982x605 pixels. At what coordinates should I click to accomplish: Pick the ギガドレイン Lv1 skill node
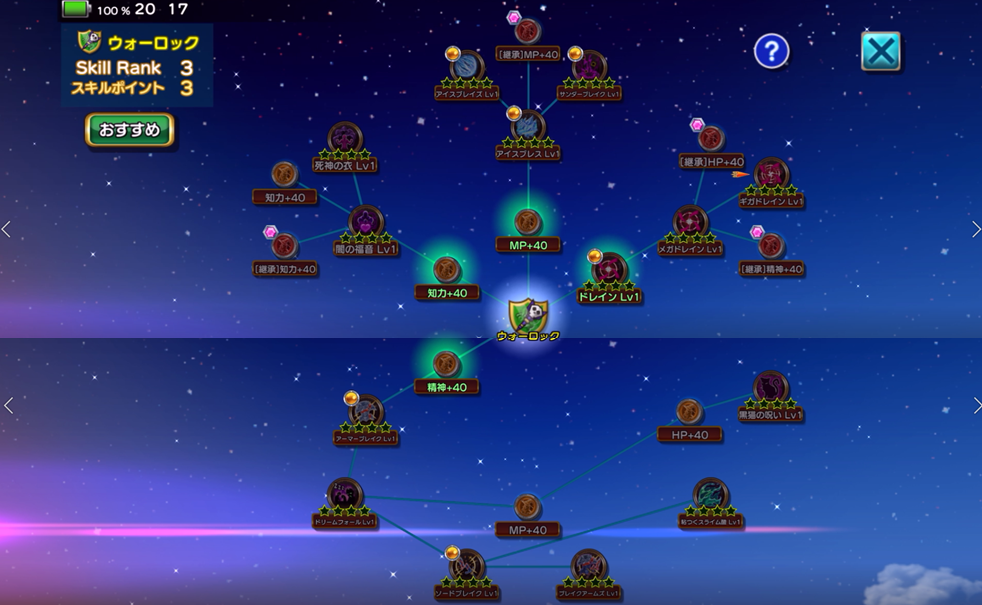click(771, 174)
